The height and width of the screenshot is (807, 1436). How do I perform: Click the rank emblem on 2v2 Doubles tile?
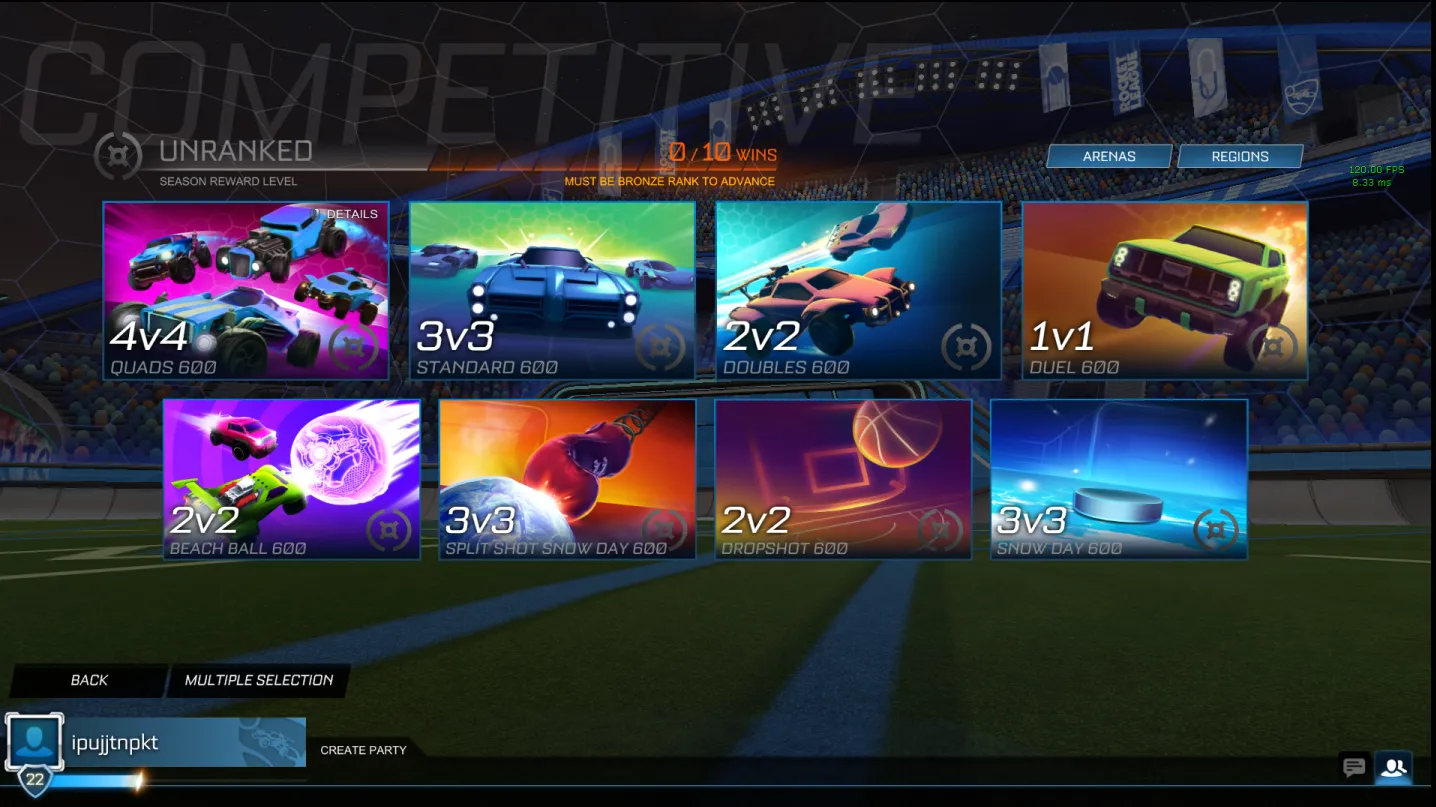coord(965,347)
